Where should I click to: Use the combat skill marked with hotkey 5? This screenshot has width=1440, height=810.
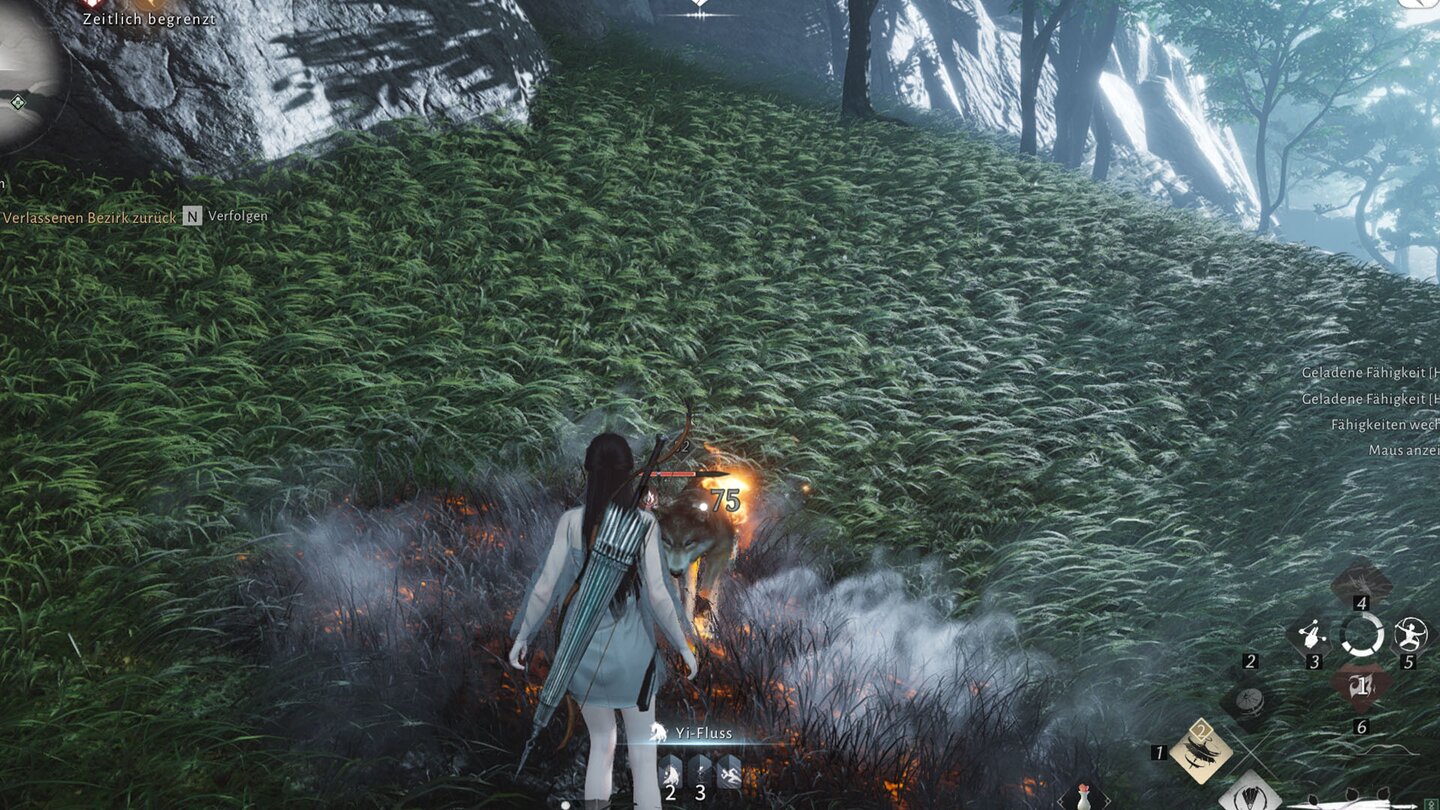tap(1410, 636)
